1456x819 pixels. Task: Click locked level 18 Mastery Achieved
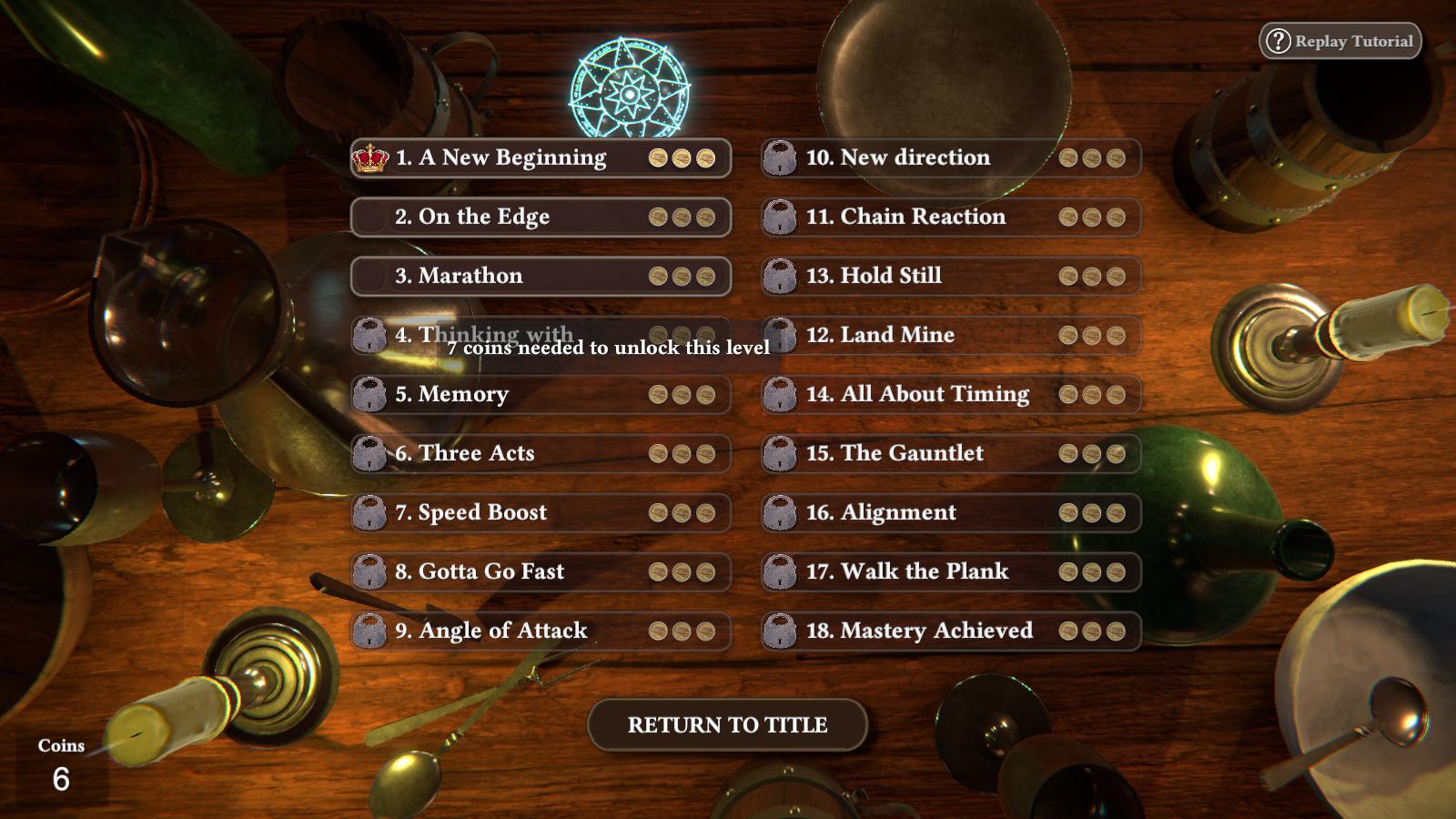(951, 632)
